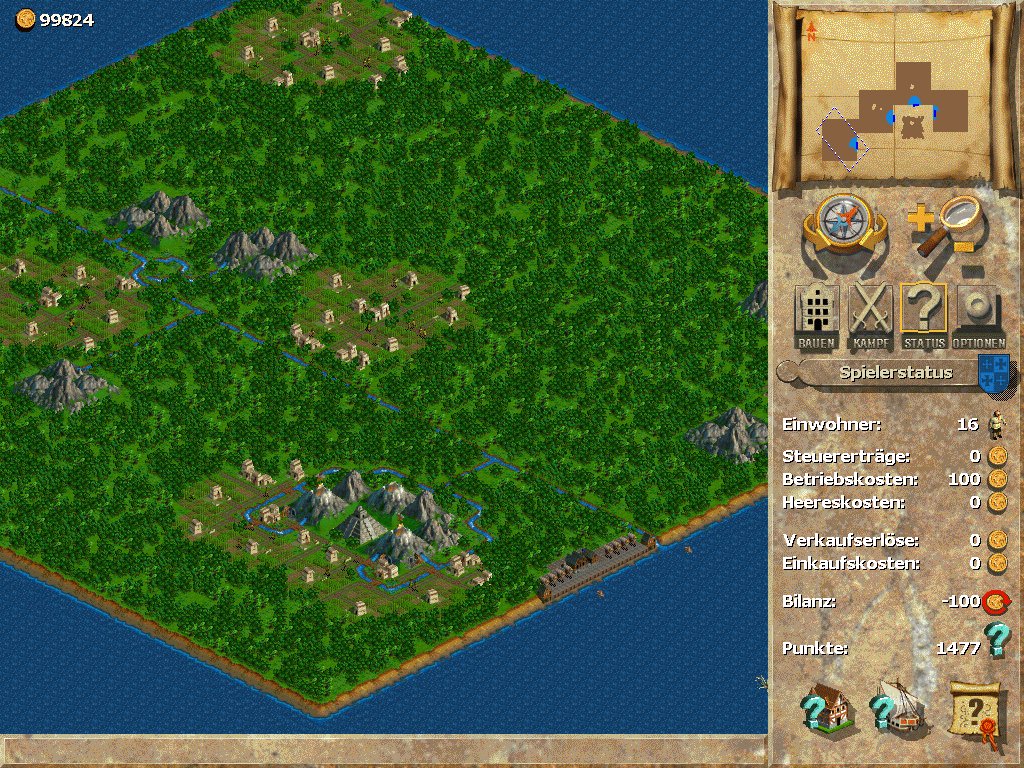Screen dimensions: 1024x768
Task: Click the Bilanz balance coin icon
Action: point(995,602)
